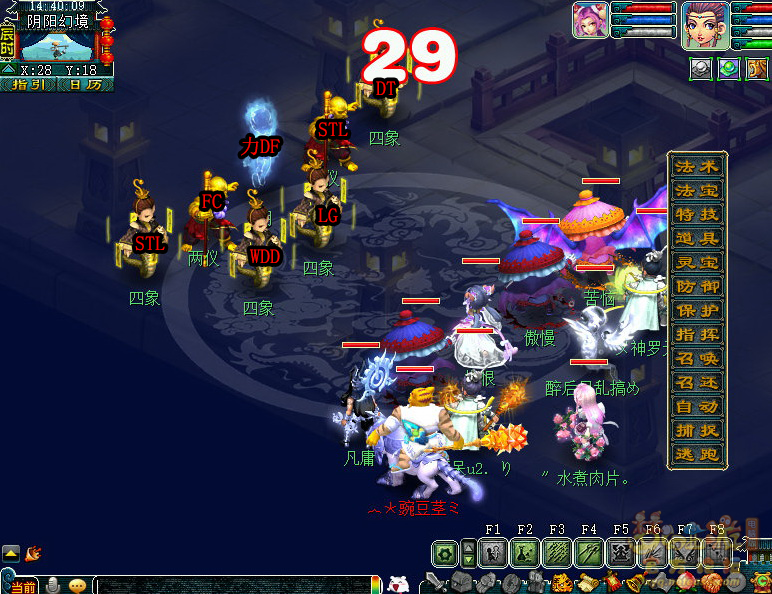Select 特技 (Special Skill) command
This screenshot has height=594, width=772.
tap(697, 214)
